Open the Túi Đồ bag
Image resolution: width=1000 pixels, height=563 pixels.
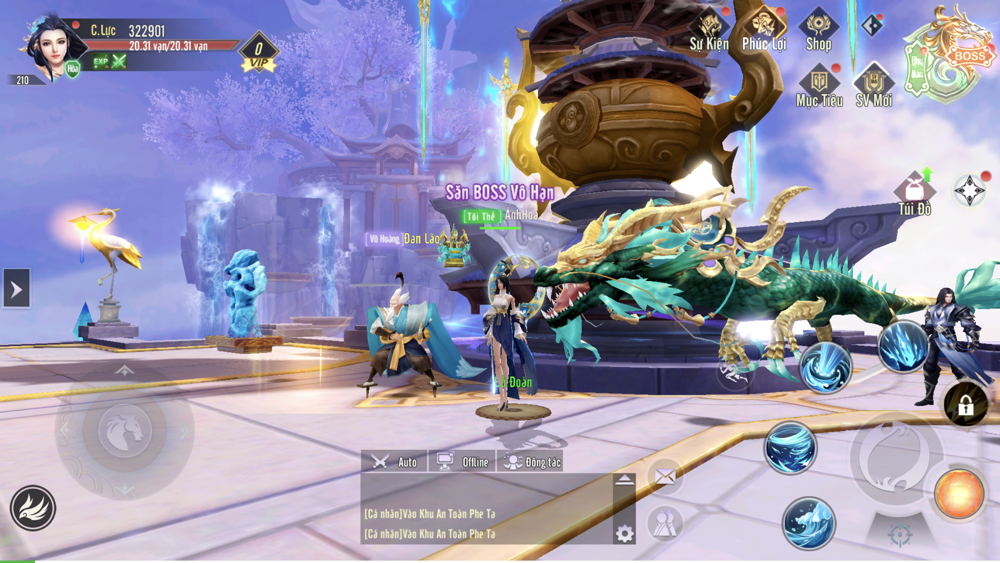coord(914,192)
